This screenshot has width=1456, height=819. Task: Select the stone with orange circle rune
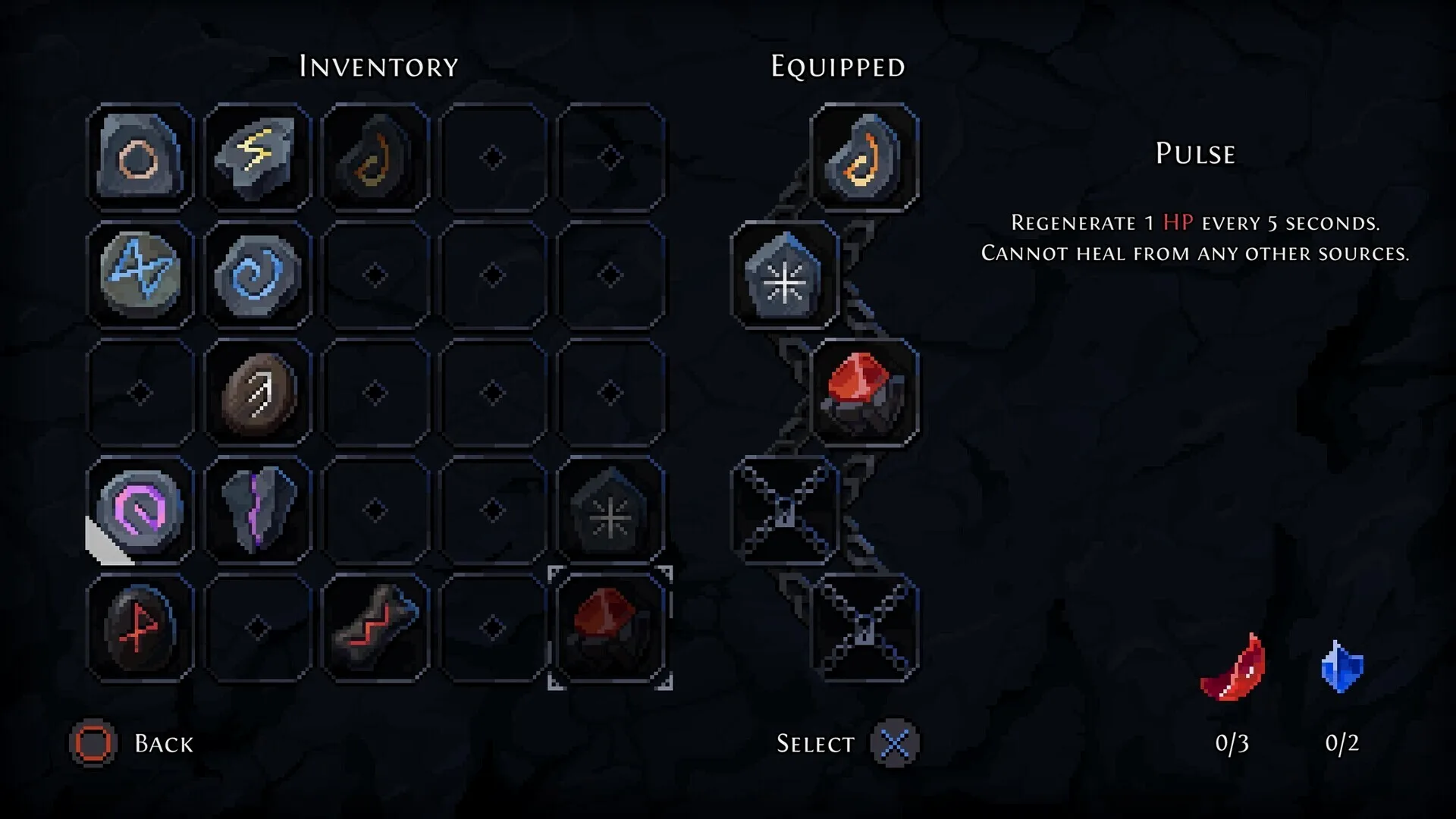tap(140, 158)
